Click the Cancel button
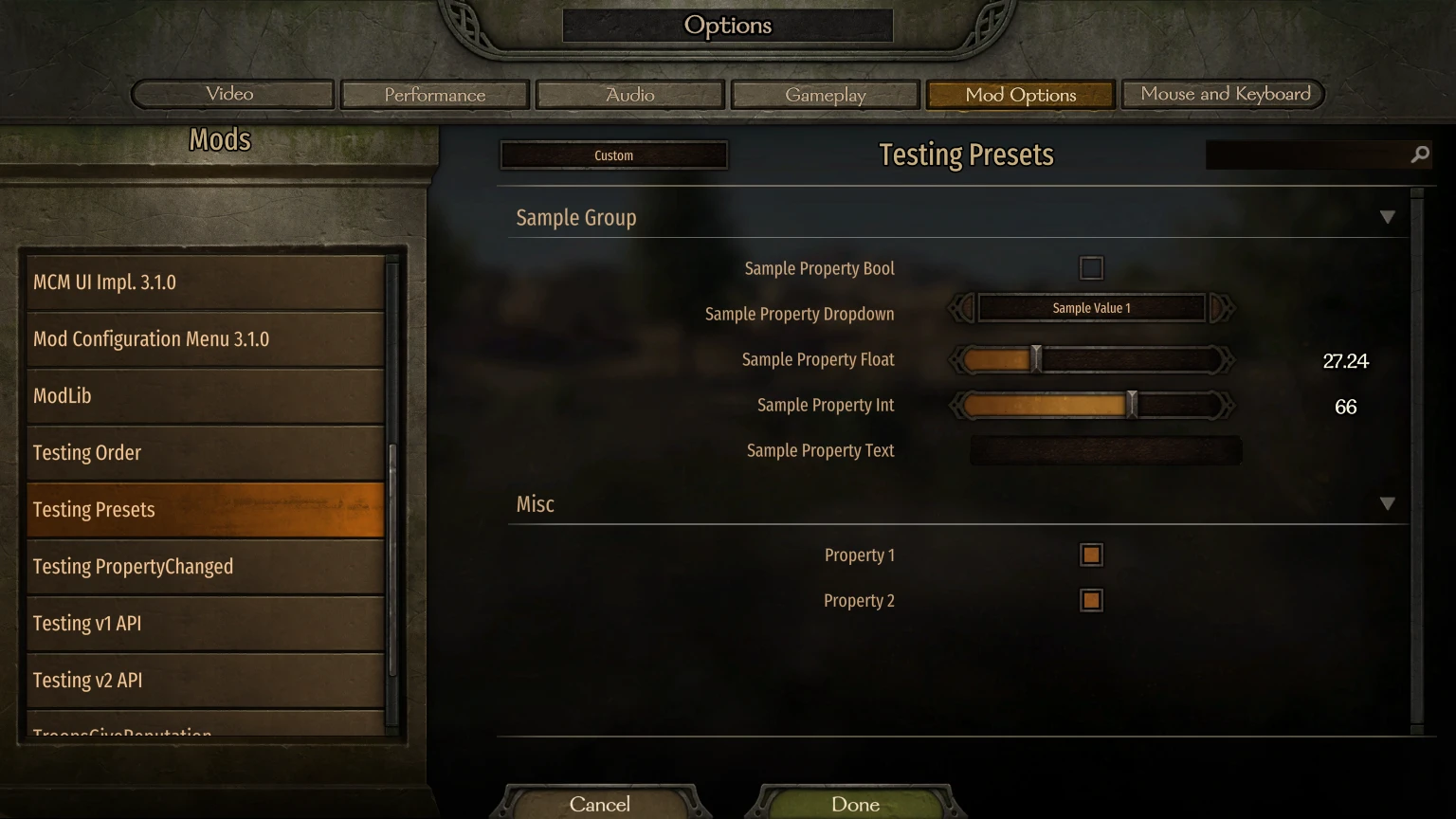 (x=600, y=804)
